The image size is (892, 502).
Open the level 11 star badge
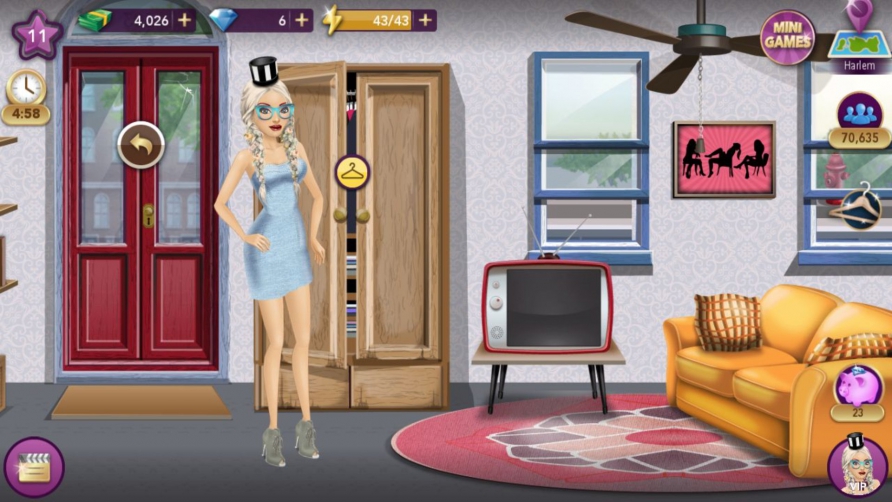pos(37,36)
